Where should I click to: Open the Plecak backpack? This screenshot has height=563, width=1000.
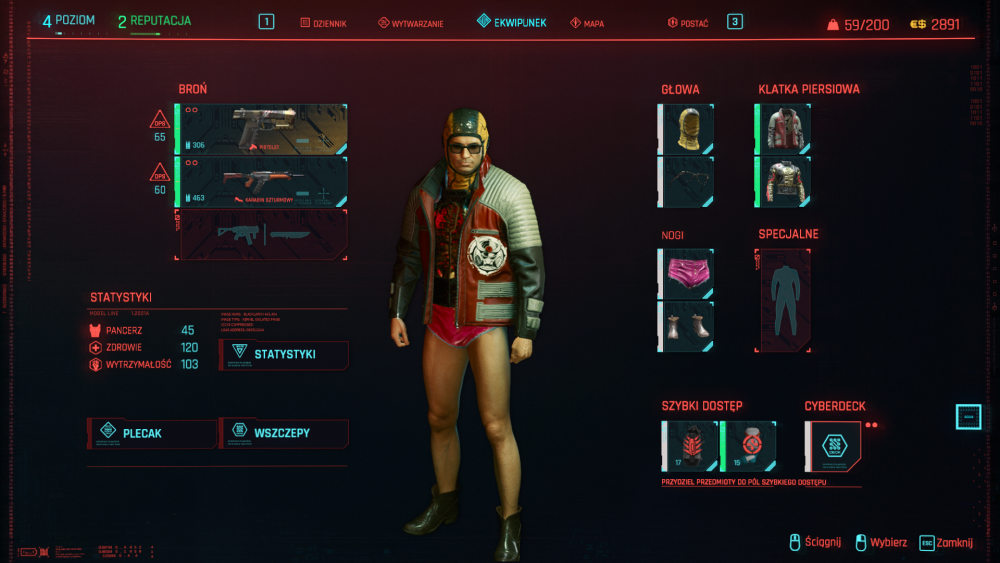point(152,433)
